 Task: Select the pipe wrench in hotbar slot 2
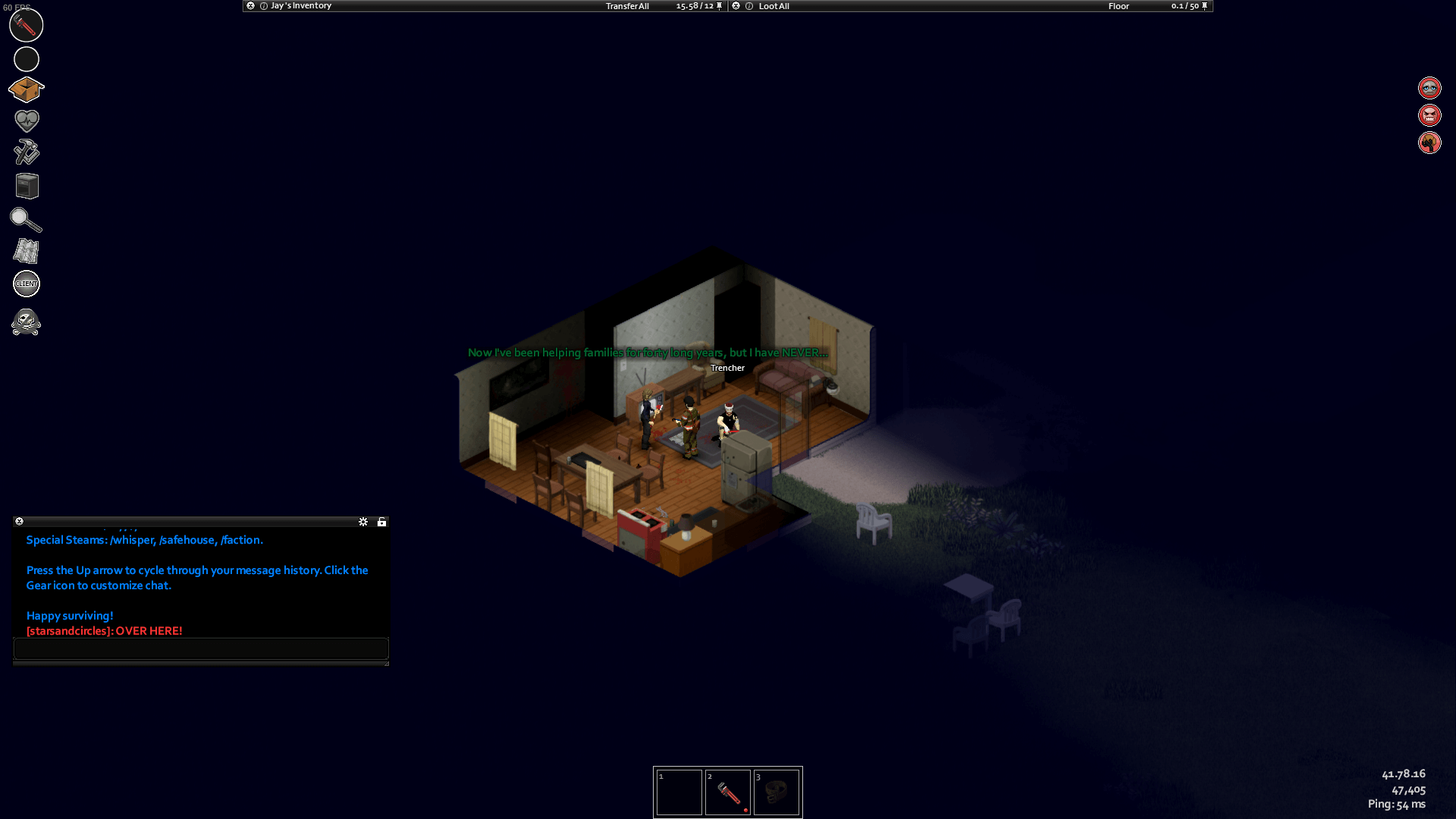pyautogui.click(x=728, y=793)
